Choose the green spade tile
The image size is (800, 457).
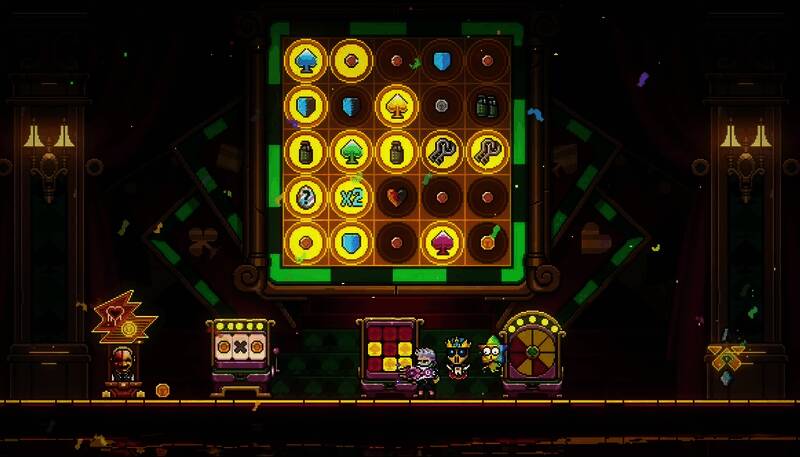(x=350, y=151)
